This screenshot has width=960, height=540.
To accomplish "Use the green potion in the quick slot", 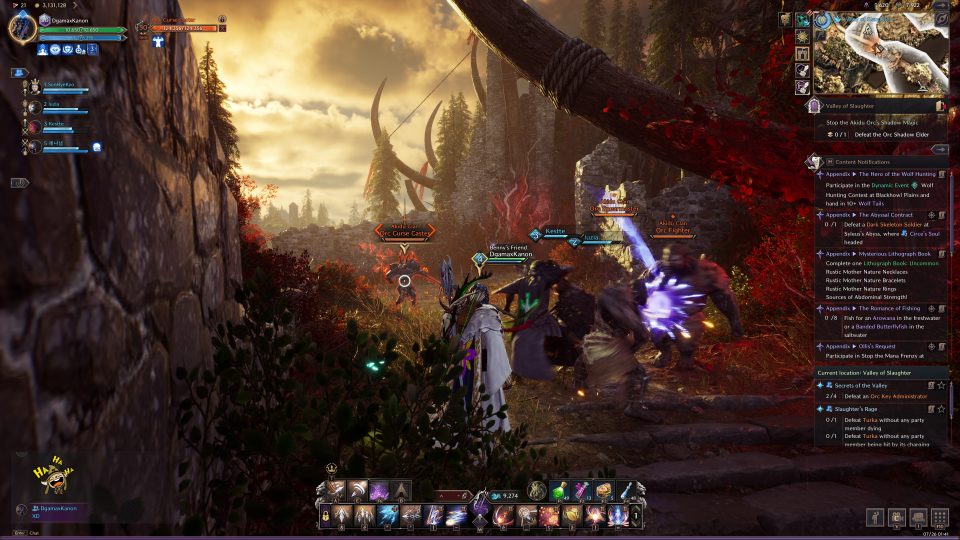I will click(559, 490).
